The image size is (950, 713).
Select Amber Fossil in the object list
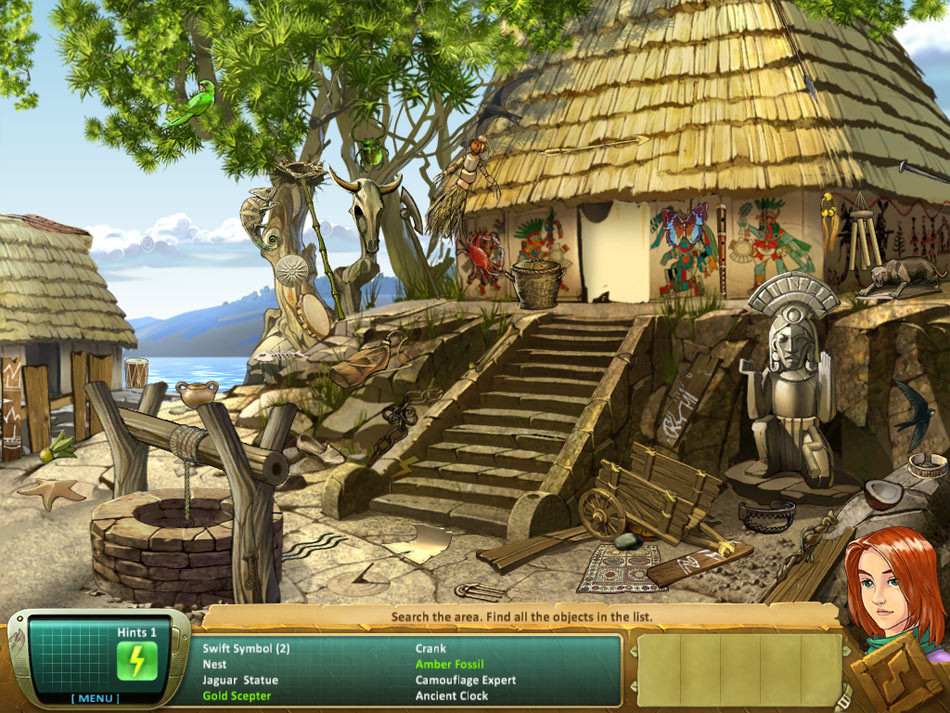tap(449, 664)
